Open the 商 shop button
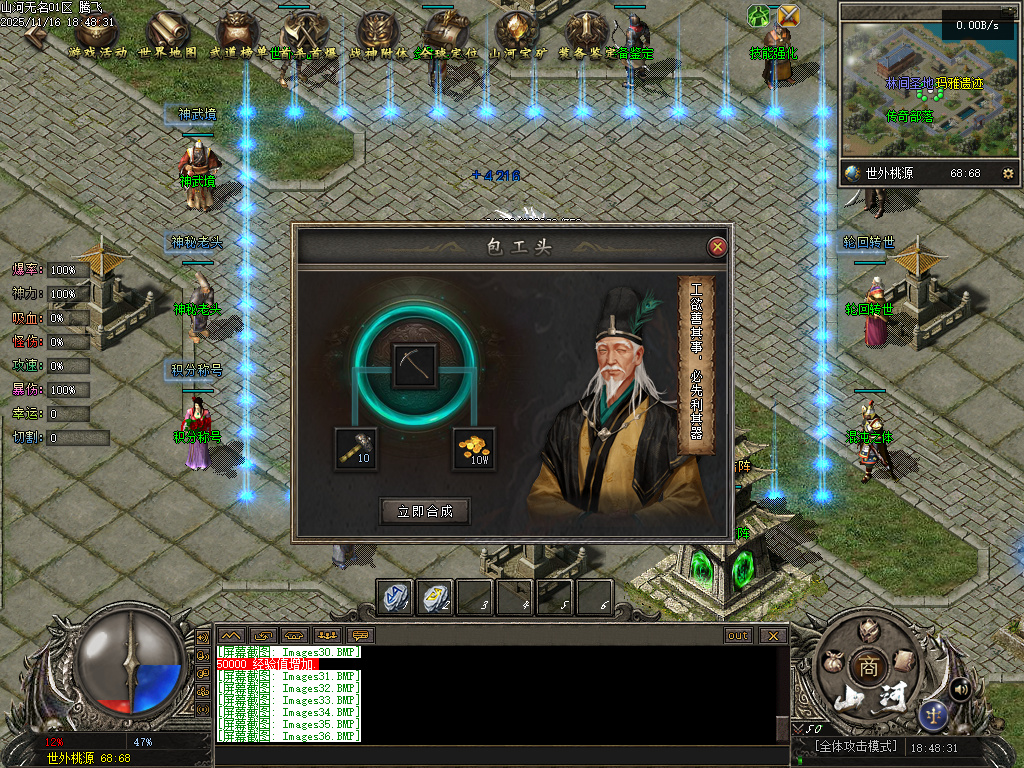 [x=864, y=664]
